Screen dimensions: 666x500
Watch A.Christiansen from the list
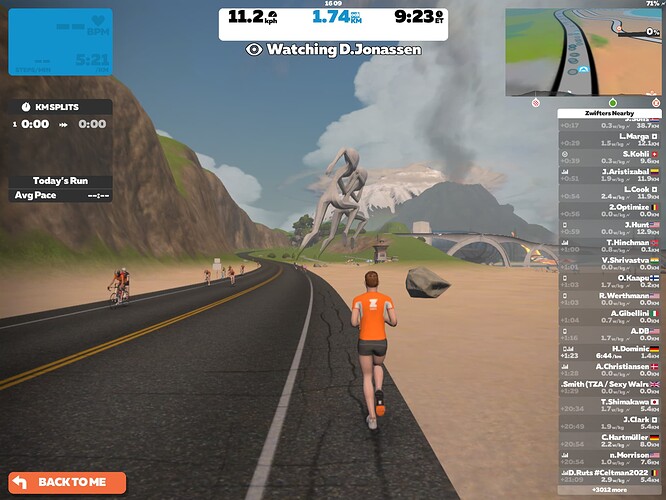(609, 370)
